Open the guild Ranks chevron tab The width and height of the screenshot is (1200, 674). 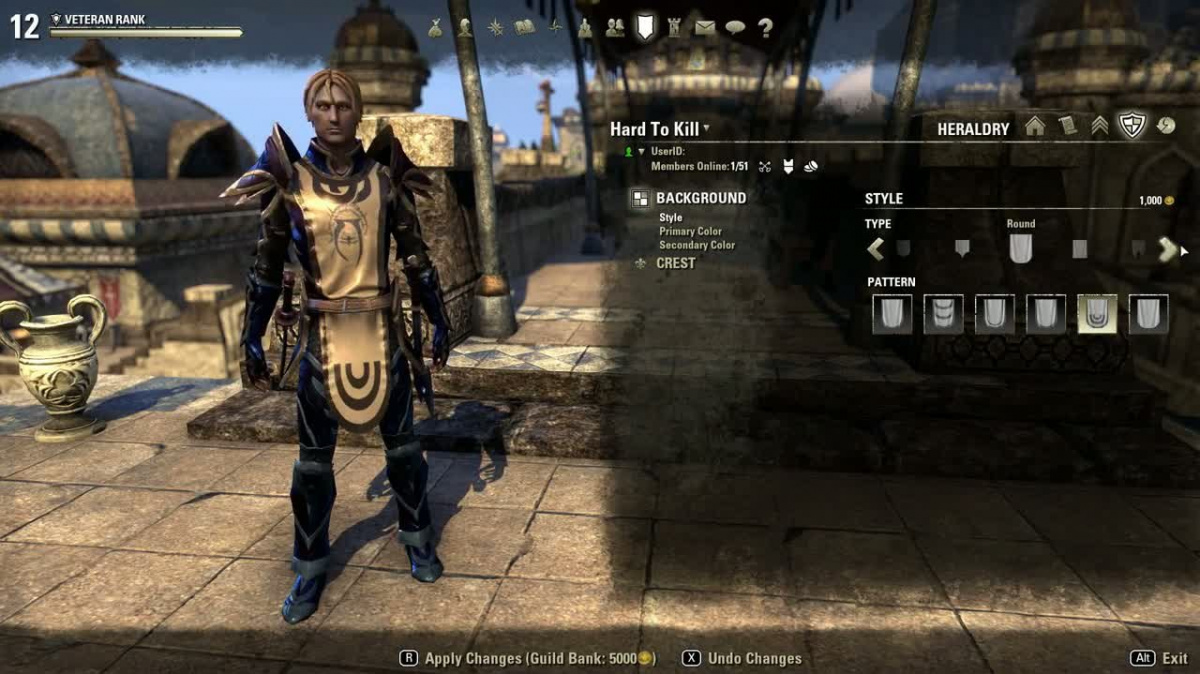[x=1099, y=127]
